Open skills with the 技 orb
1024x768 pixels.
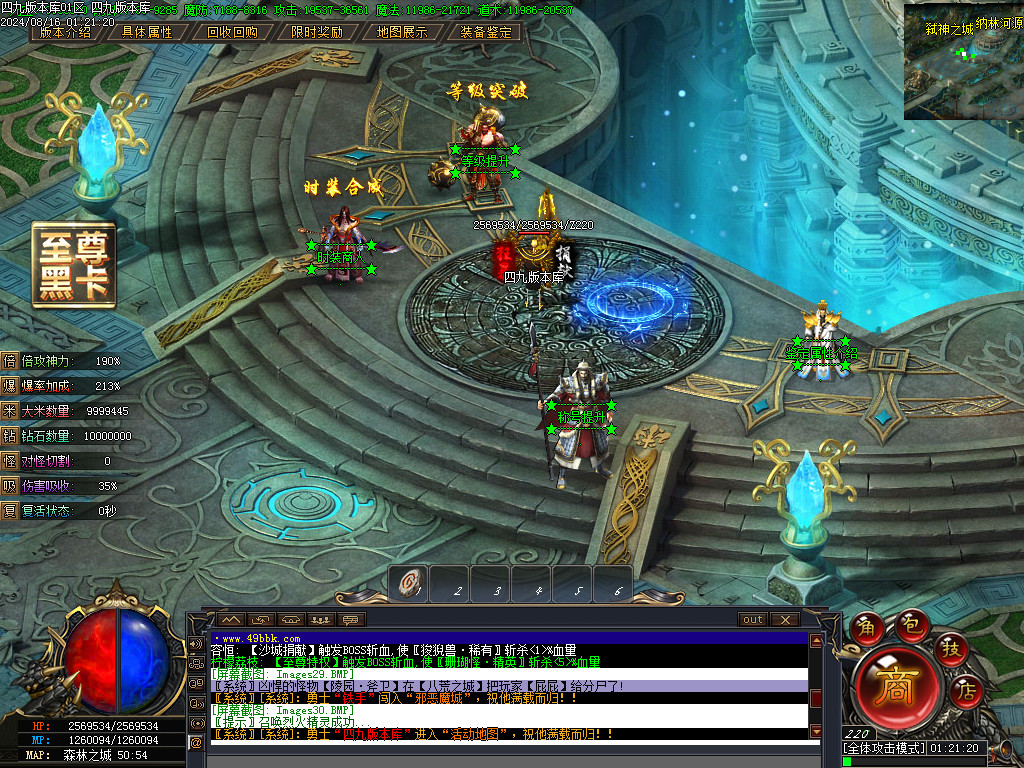click(x=951, y=648)
